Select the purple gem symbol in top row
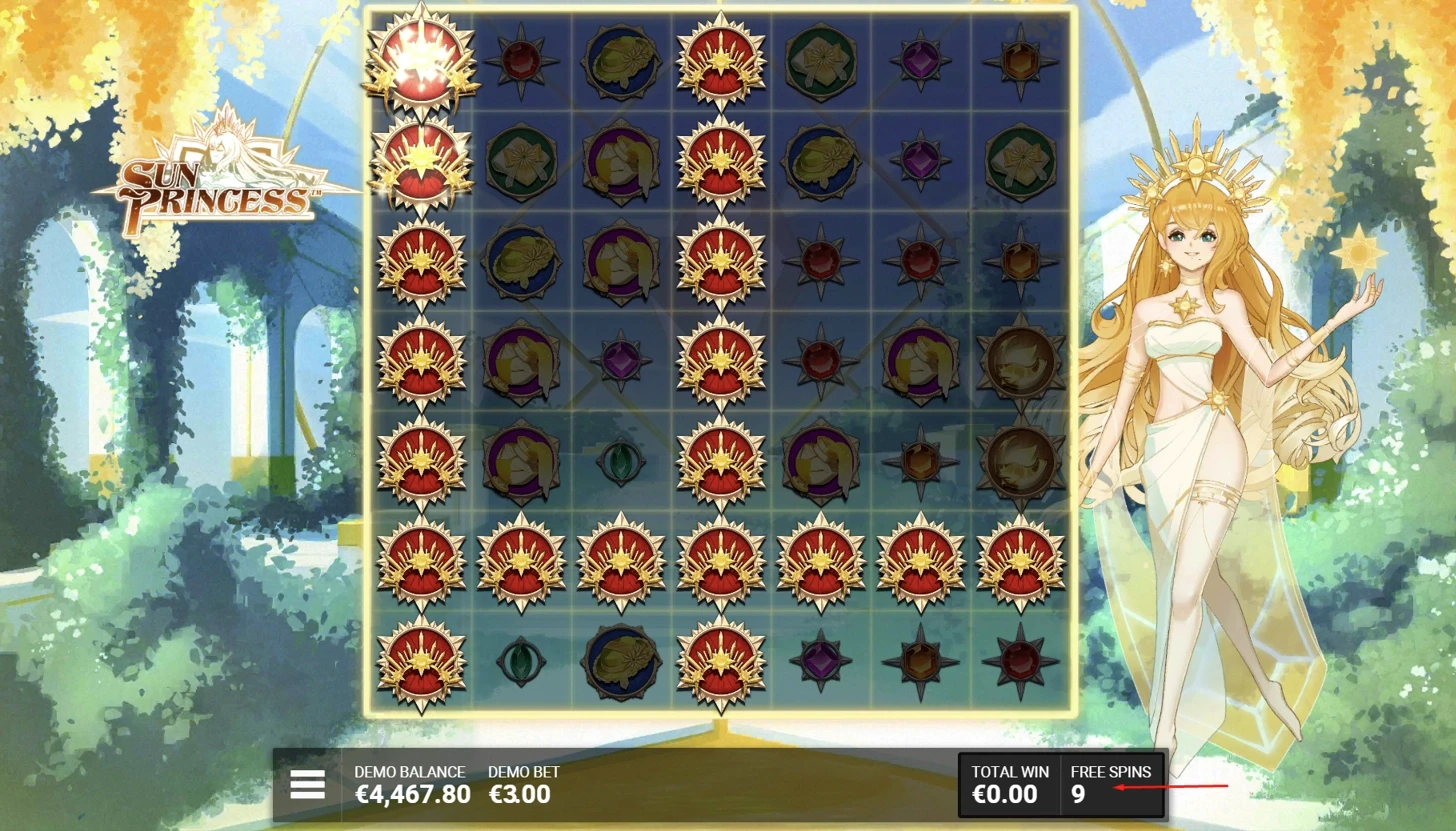 tap(920, 60)
